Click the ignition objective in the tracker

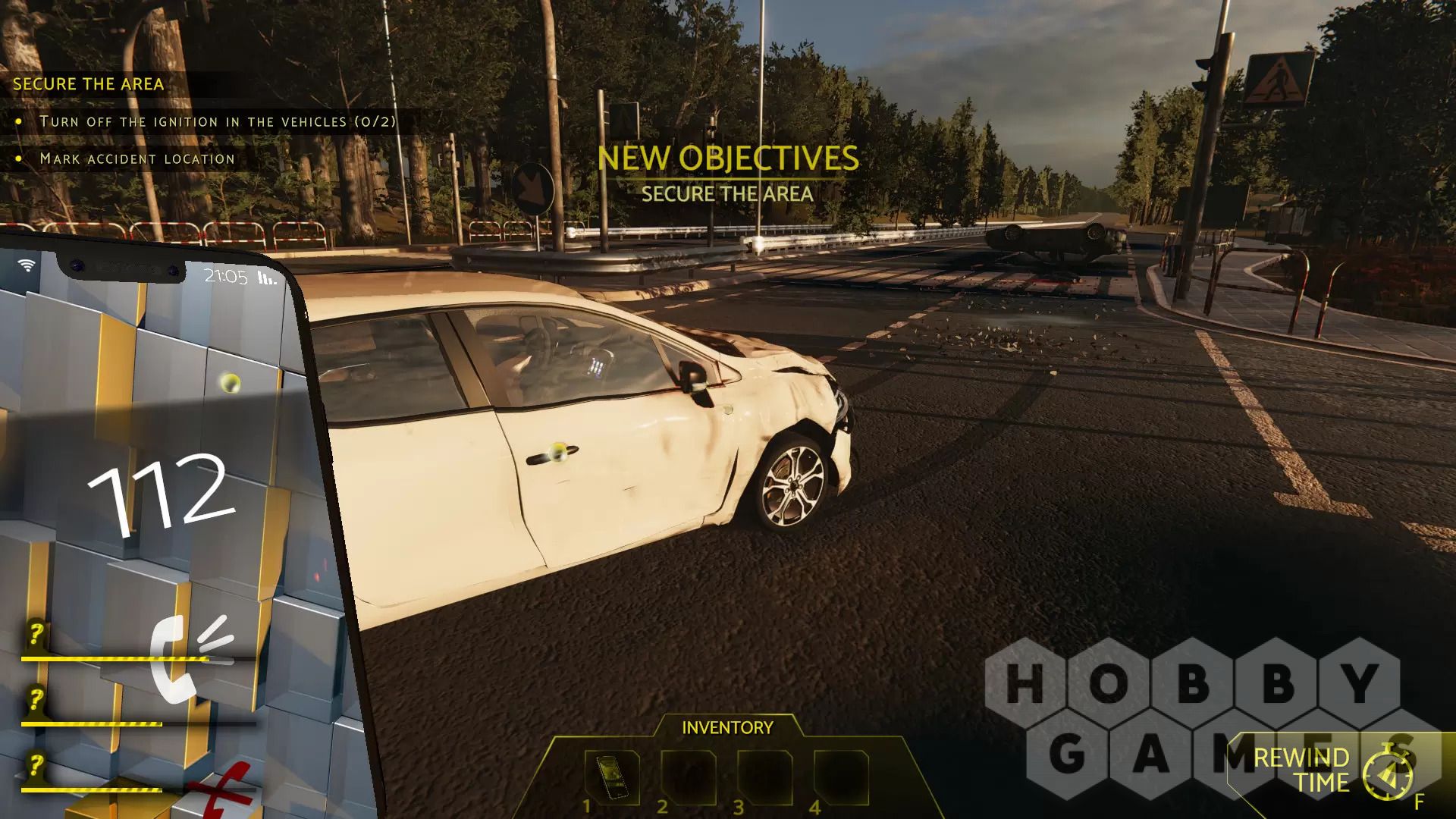pyautogui.click(x=217, y=121)
